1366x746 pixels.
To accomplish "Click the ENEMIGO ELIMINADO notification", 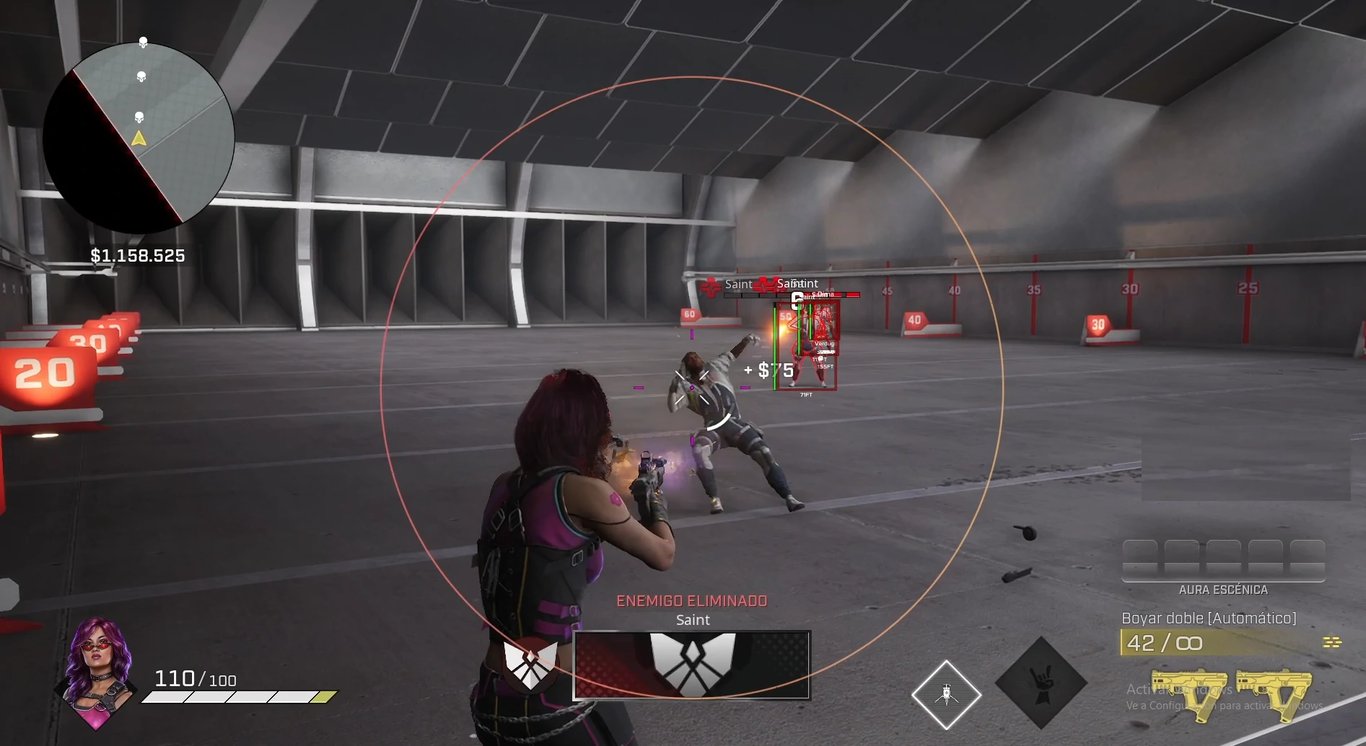I will tap(690, 600).
